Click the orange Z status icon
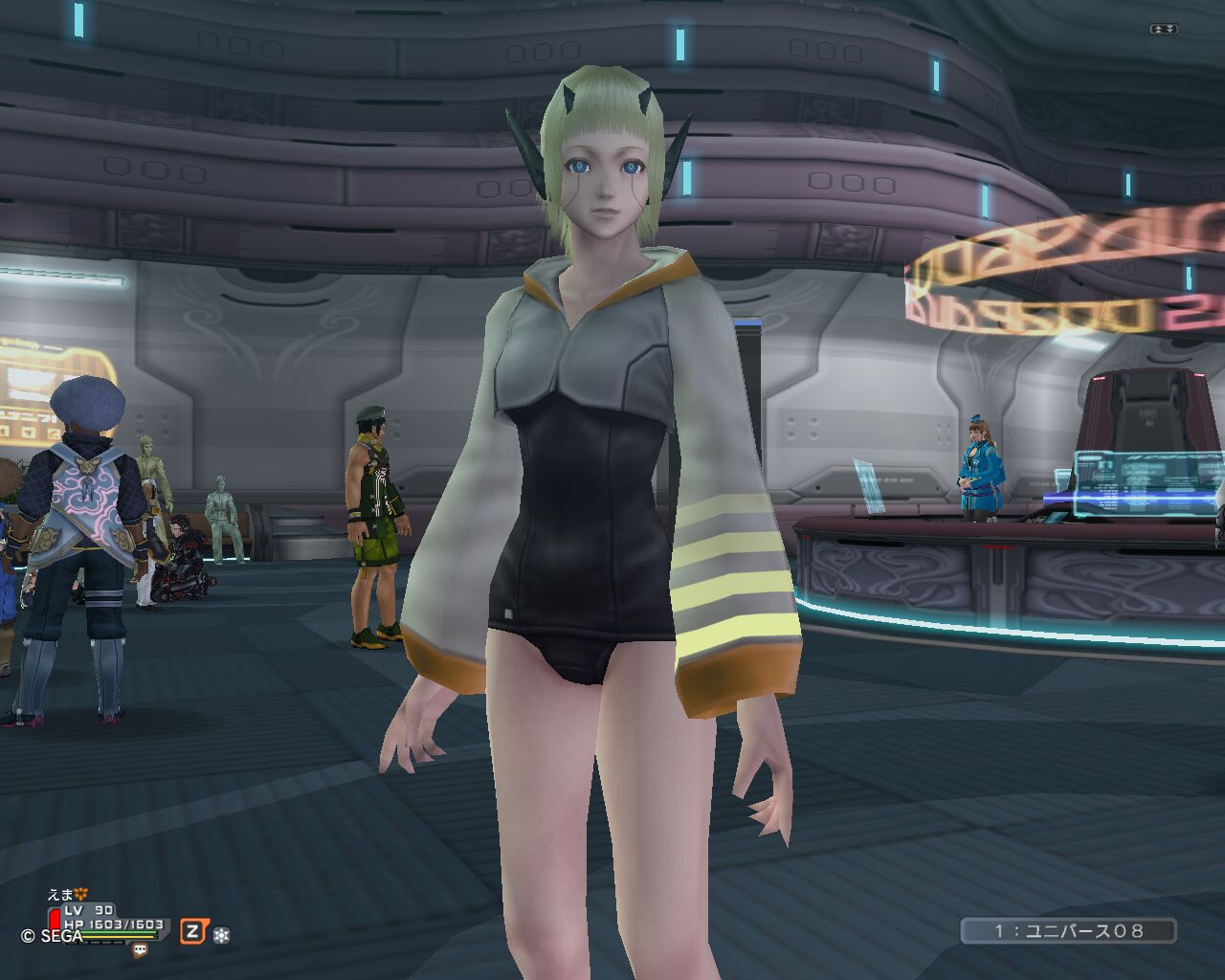Image resolution: width=1225 pixels, height=980 pixels. tap(193, 931)
